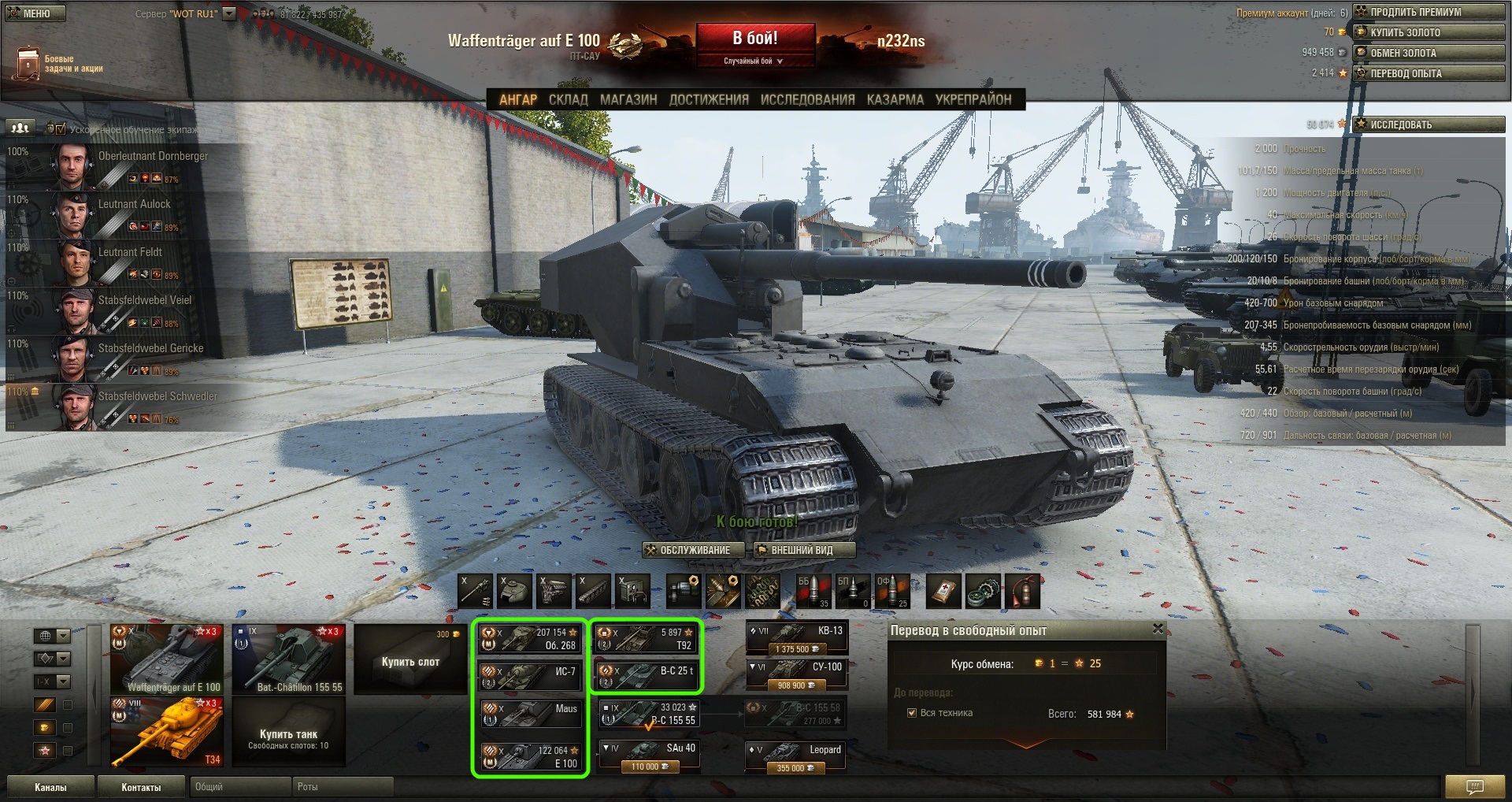1512x802 pixels.
Task: Toggle the "Вся техника" checkbox
Action: [912, 713]
